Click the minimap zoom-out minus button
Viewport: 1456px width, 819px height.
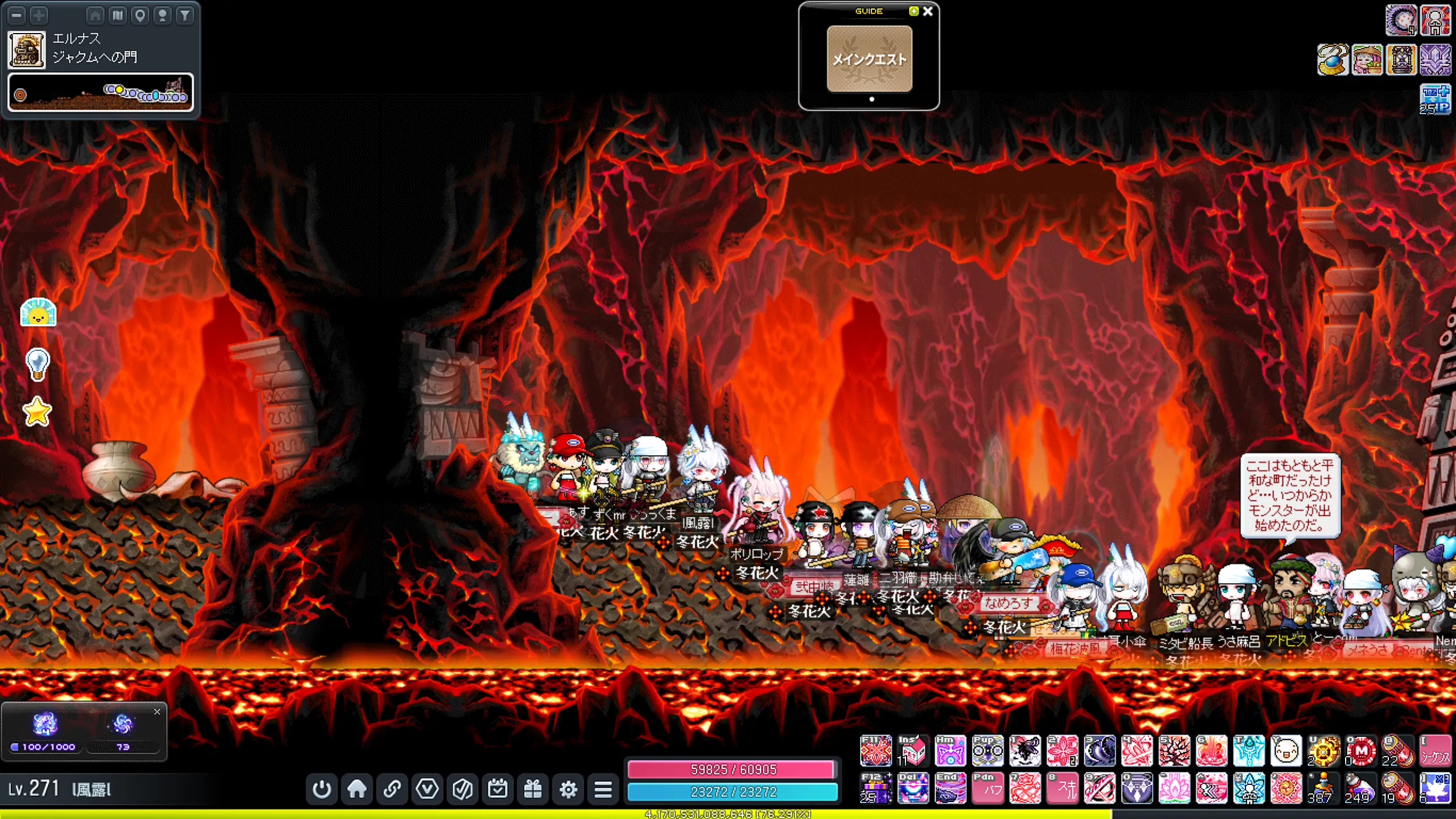[x=17, y=15]
